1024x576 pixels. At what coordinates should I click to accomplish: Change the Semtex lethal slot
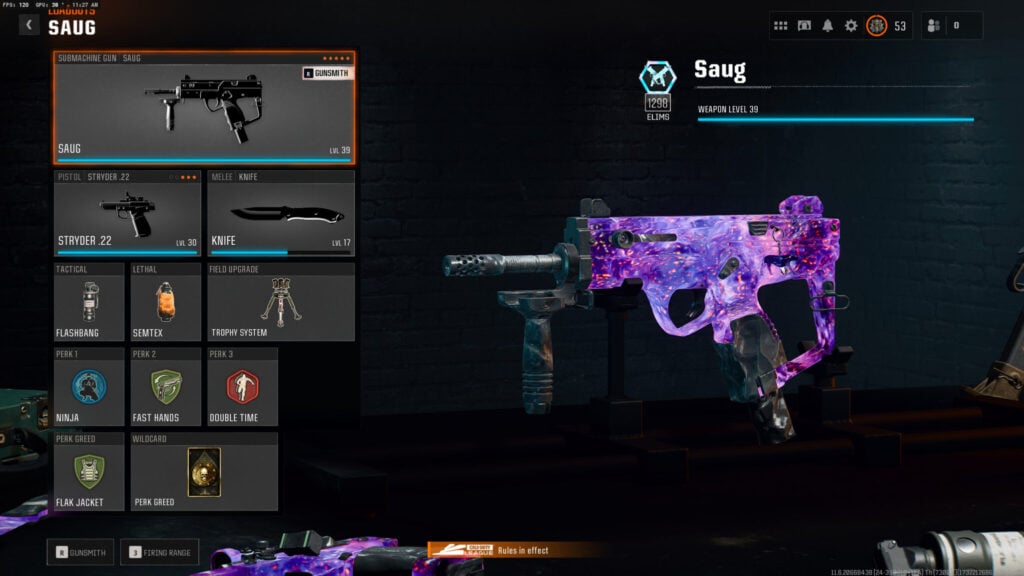(x=165, y=302)
